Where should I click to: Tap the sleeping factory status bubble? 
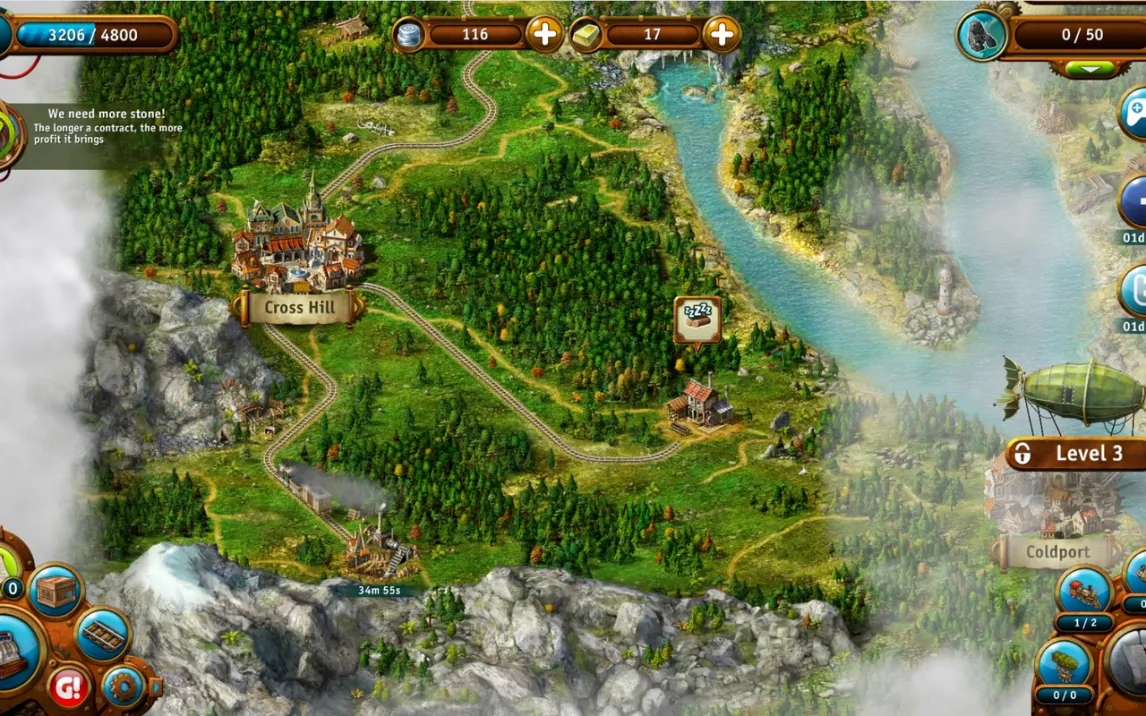point(697,318)
